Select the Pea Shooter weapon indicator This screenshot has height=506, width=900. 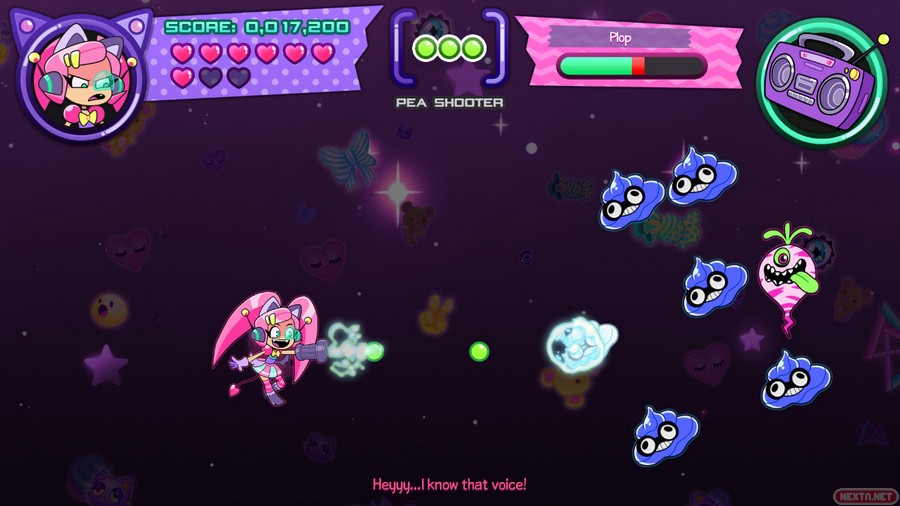pos(449,49)
